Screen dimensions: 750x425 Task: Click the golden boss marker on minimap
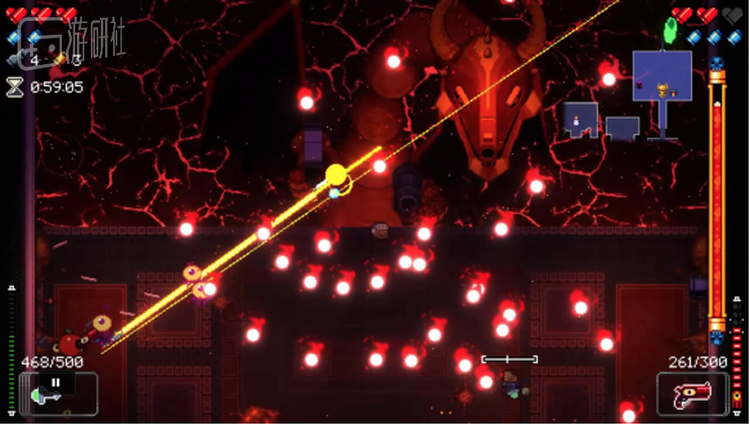662,91
